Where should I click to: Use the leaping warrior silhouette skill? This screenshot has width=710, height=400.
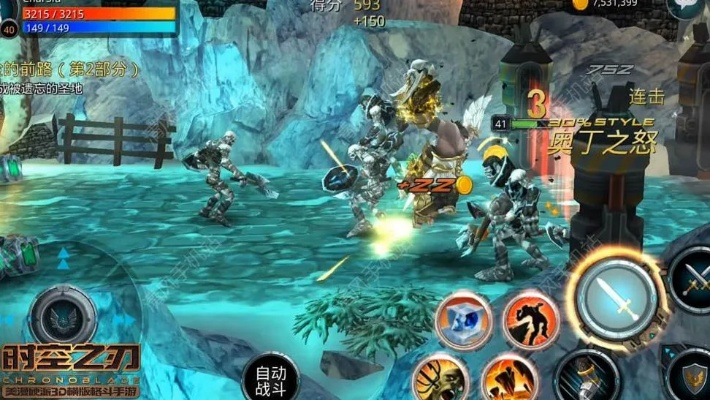click(530, 319)
